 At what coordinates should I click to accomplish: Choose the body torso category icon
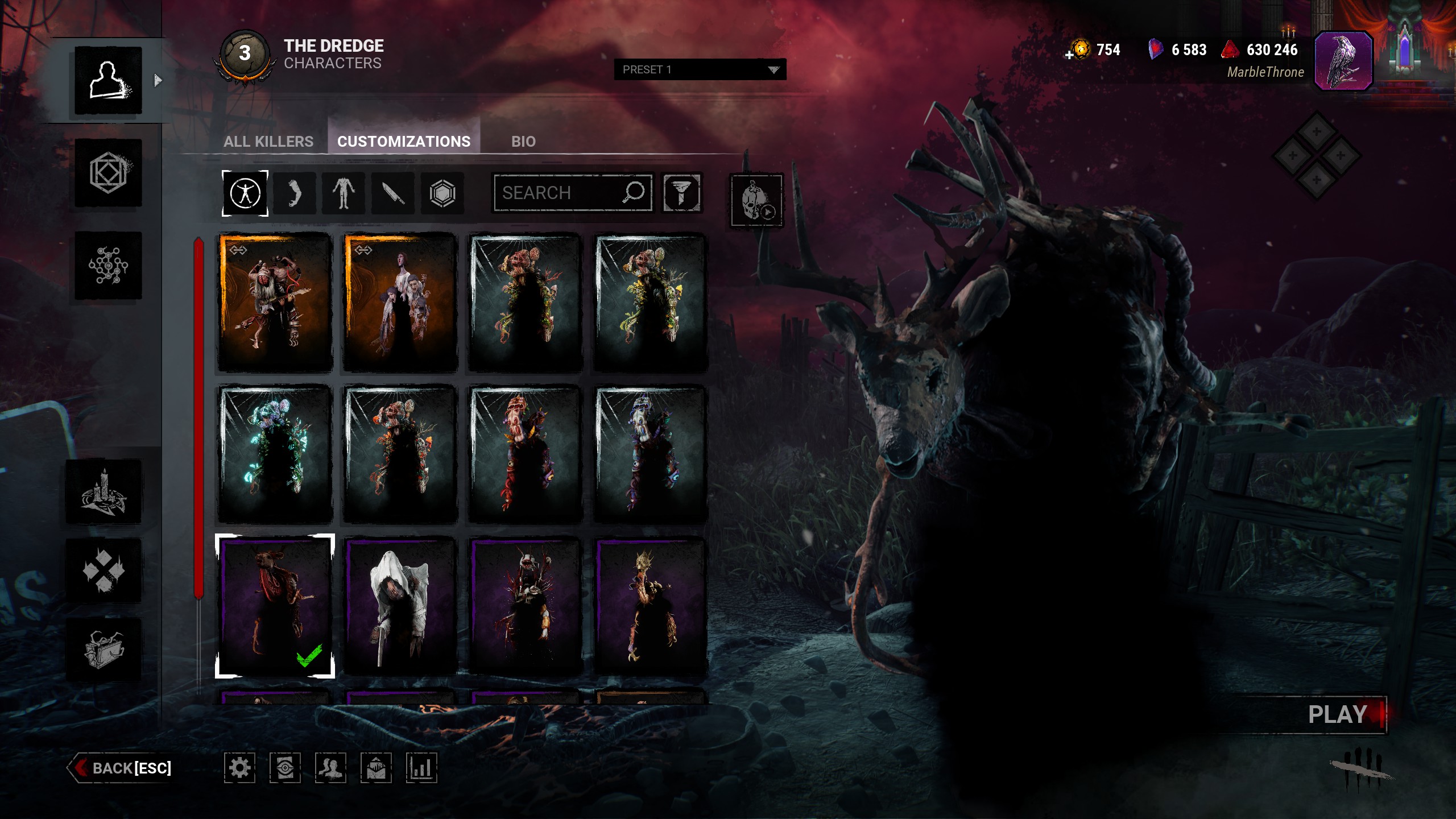pyautogui.click(x=344, y=193)
